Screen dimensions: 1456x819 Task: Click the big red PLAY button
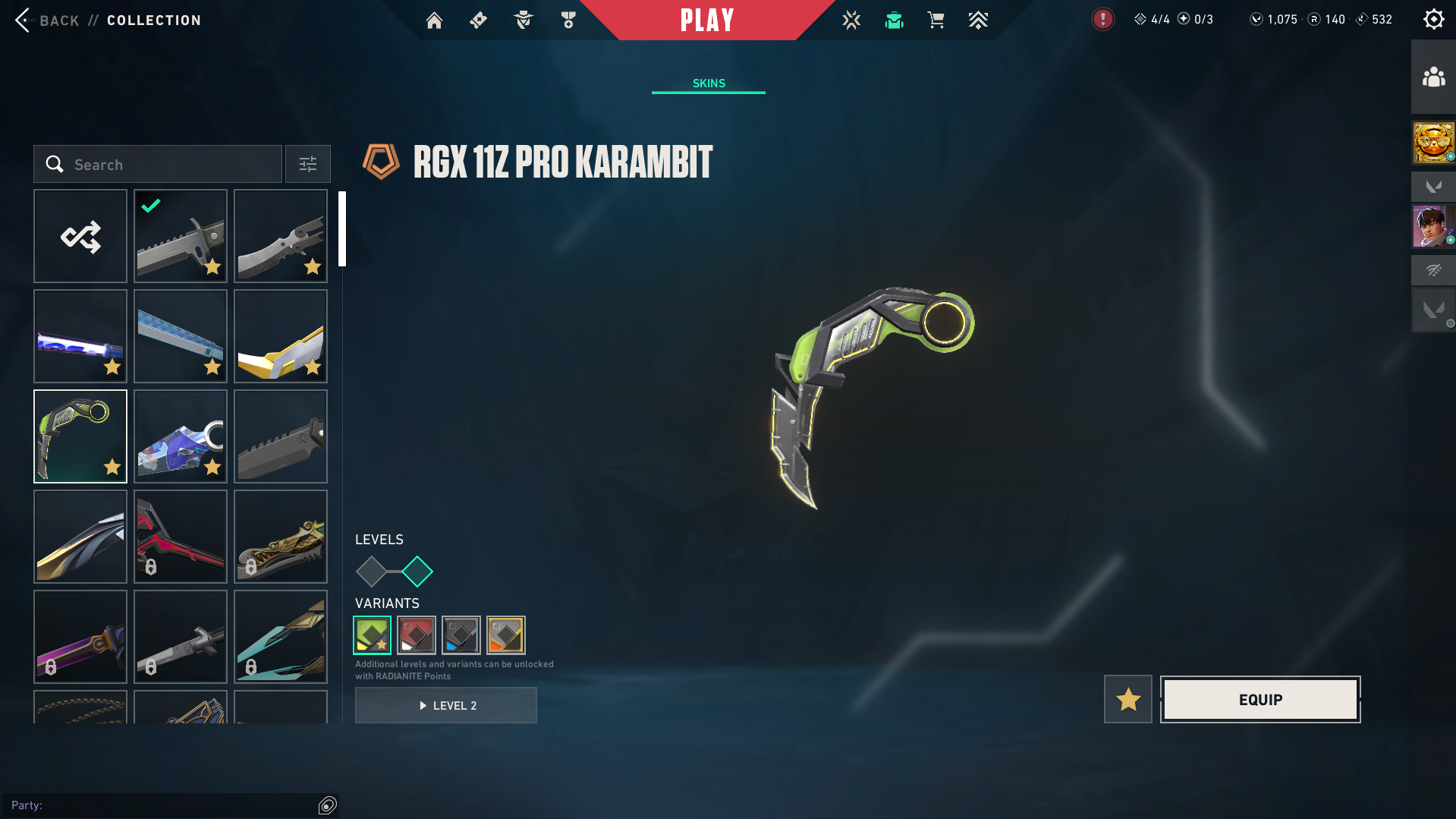(707, 20)
